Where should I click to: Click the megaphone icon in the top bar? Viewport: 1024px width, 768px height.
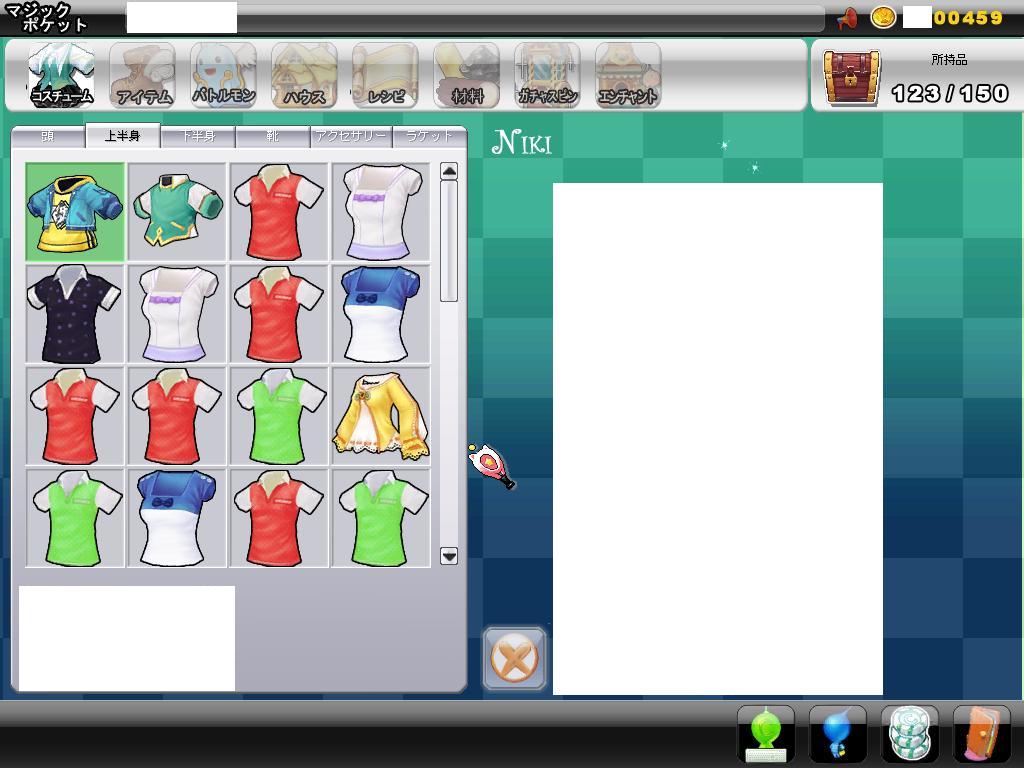846,18
